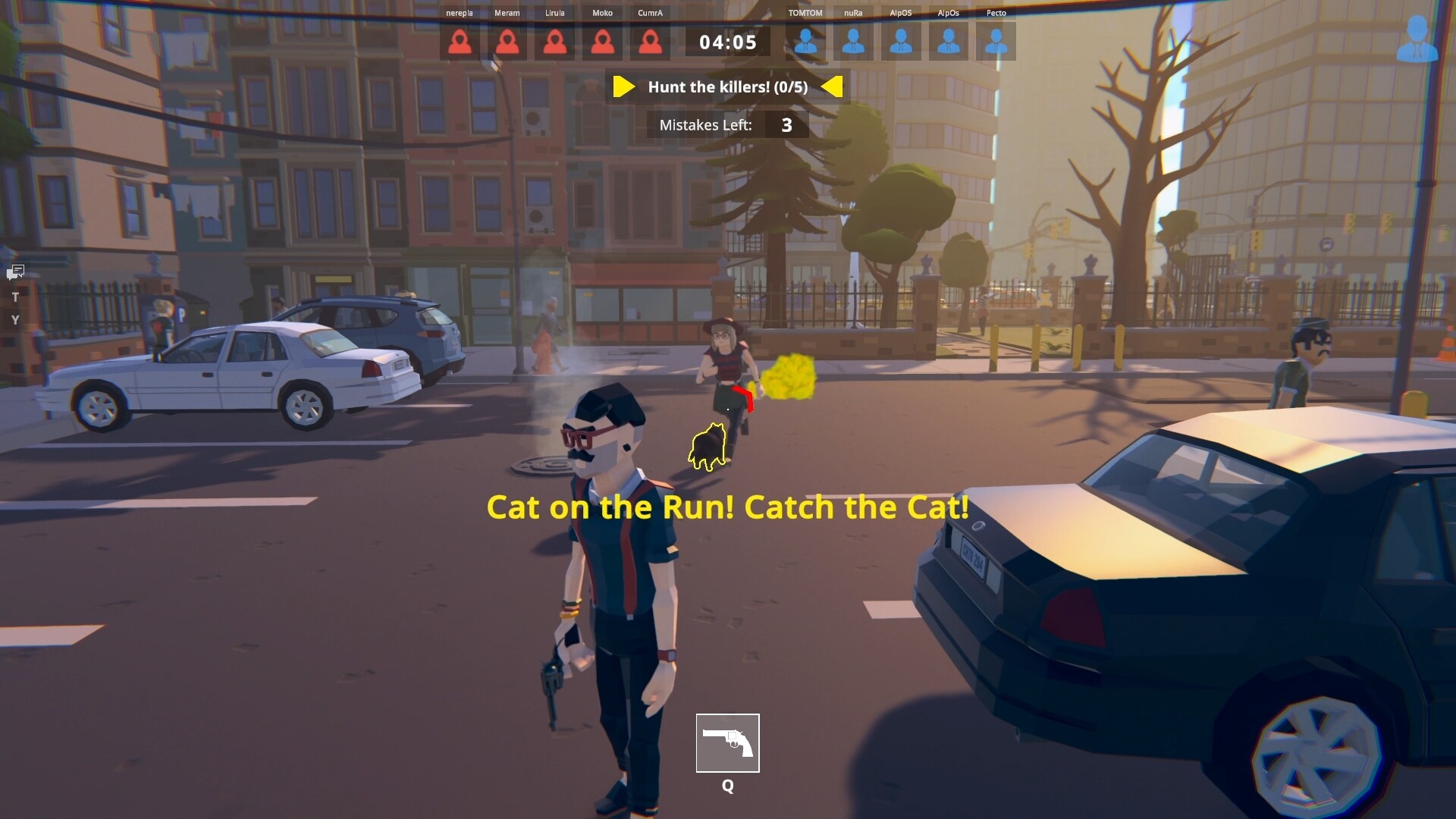Click the Hunt the killers objective tracker

(727, 87)
